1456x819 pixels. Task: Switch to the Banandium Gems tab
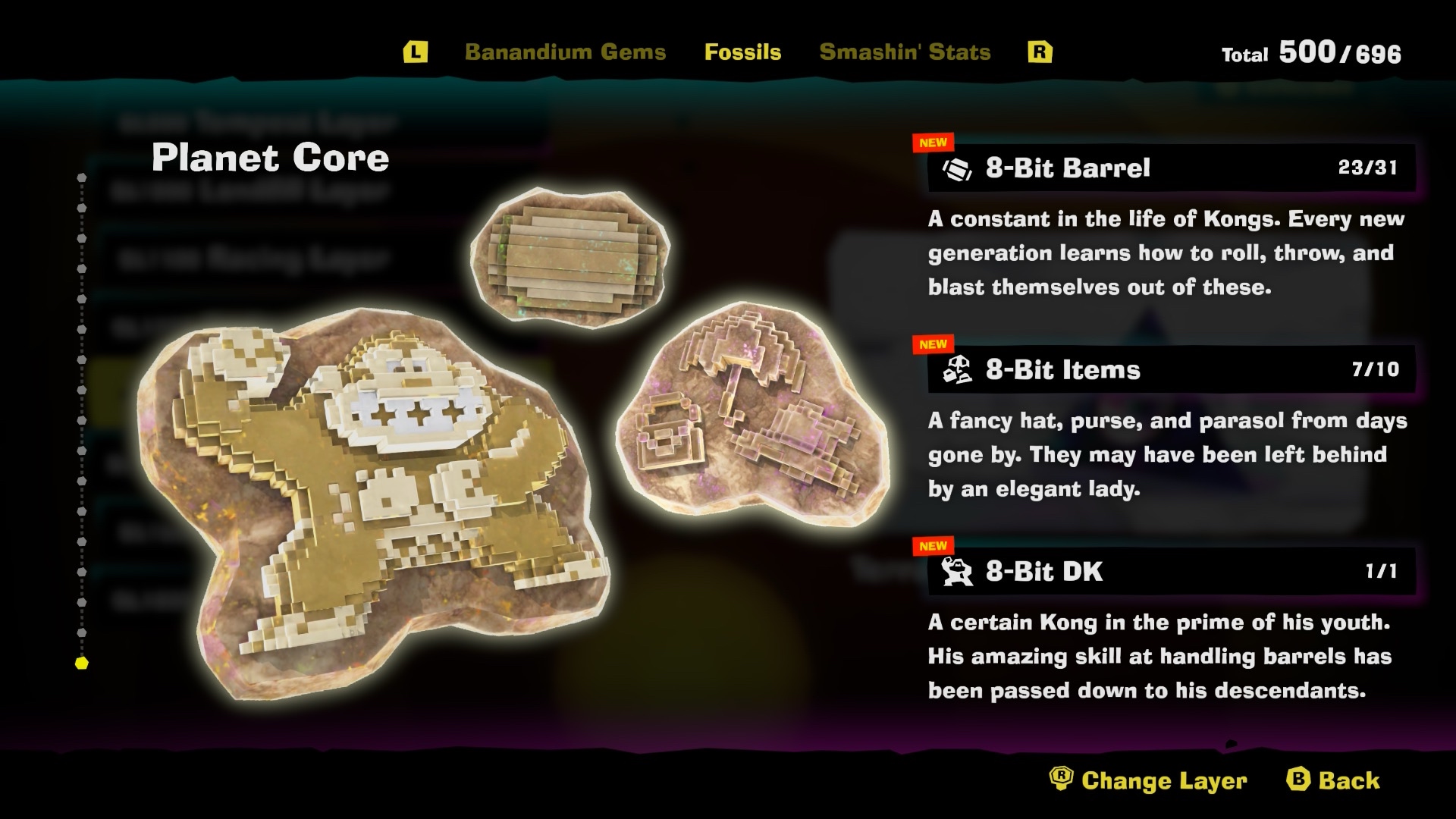[565, 52]
